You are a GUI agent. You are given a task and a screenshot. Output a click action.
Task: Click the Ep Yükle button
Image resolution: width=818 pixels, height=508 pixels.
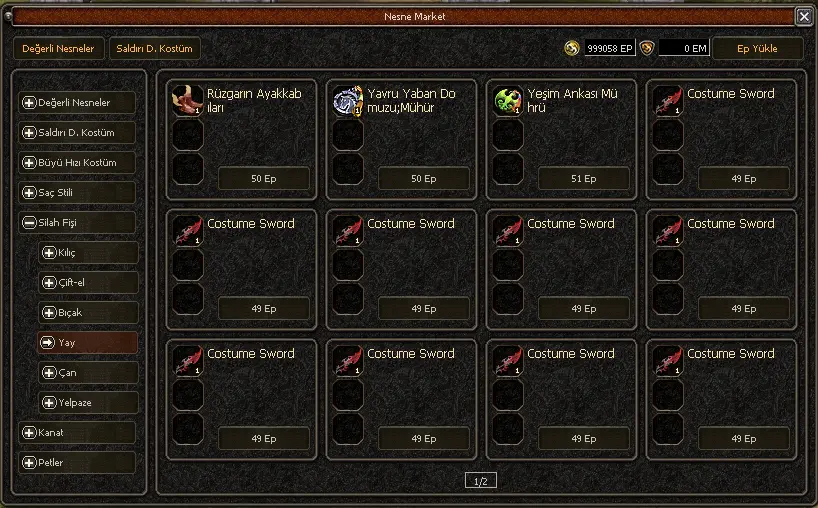coord(757,48)
